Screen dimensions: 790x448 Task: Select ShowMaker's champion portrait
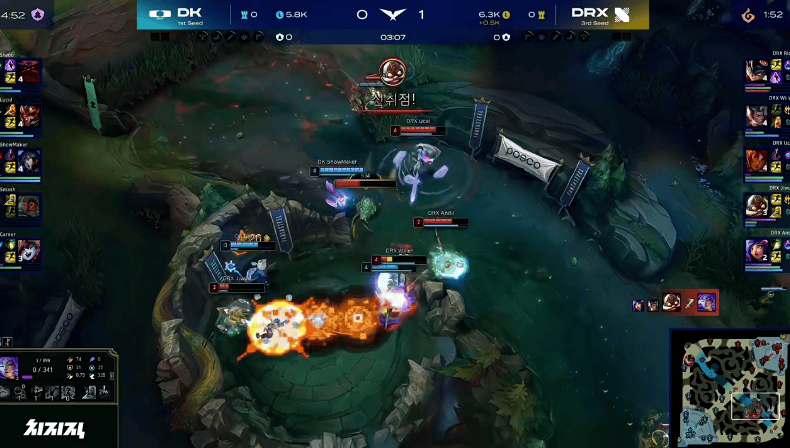[x=29, y=161]
